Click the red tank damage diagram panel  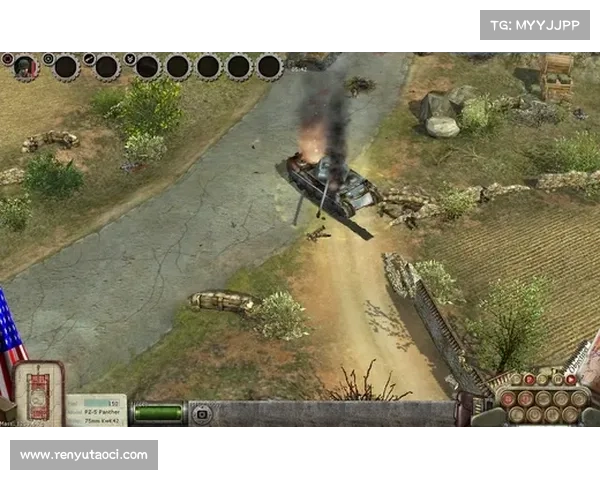click(39, 391)
